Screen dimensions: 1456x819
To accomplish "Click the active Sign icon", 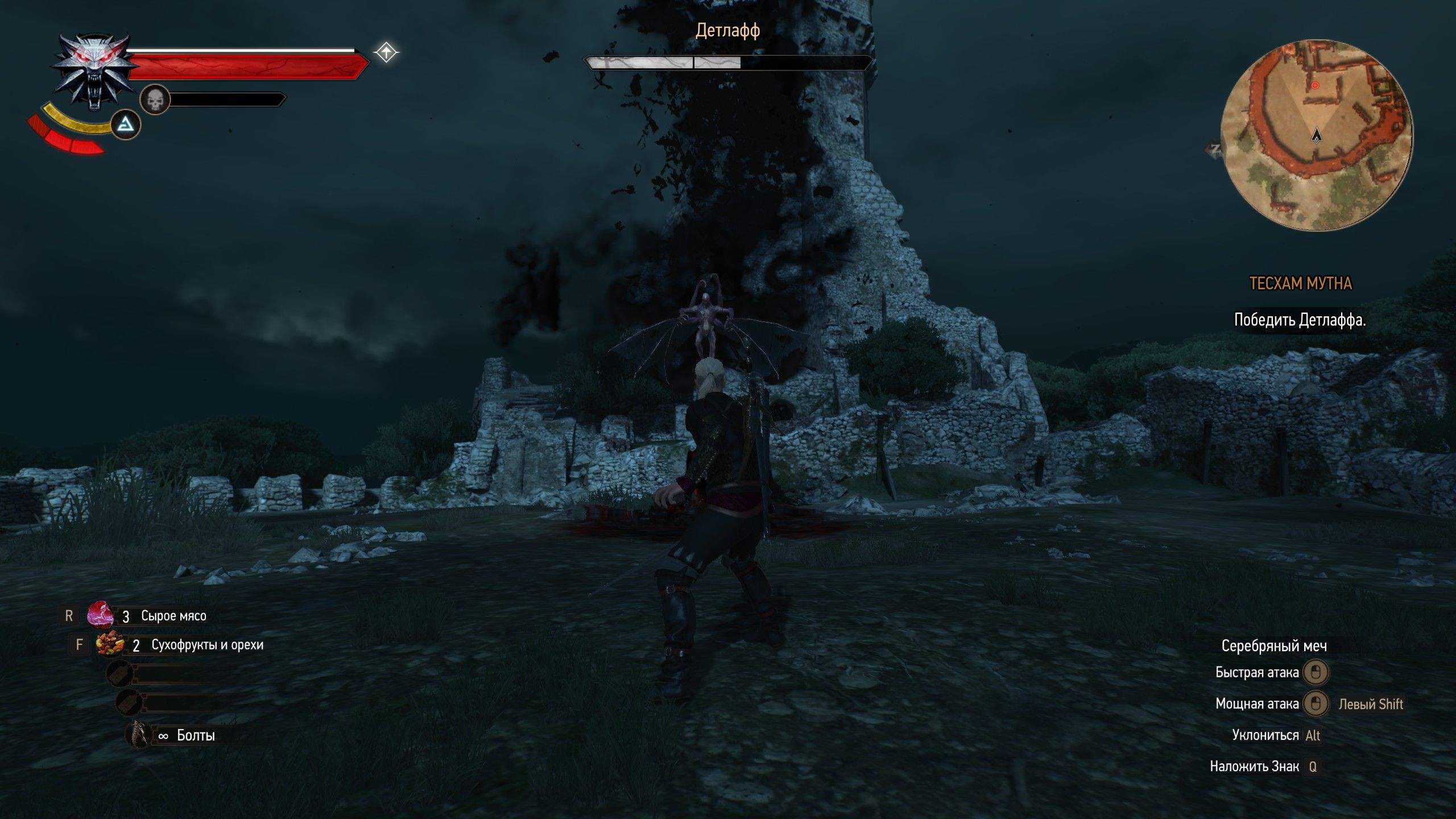I will point(125,125).
